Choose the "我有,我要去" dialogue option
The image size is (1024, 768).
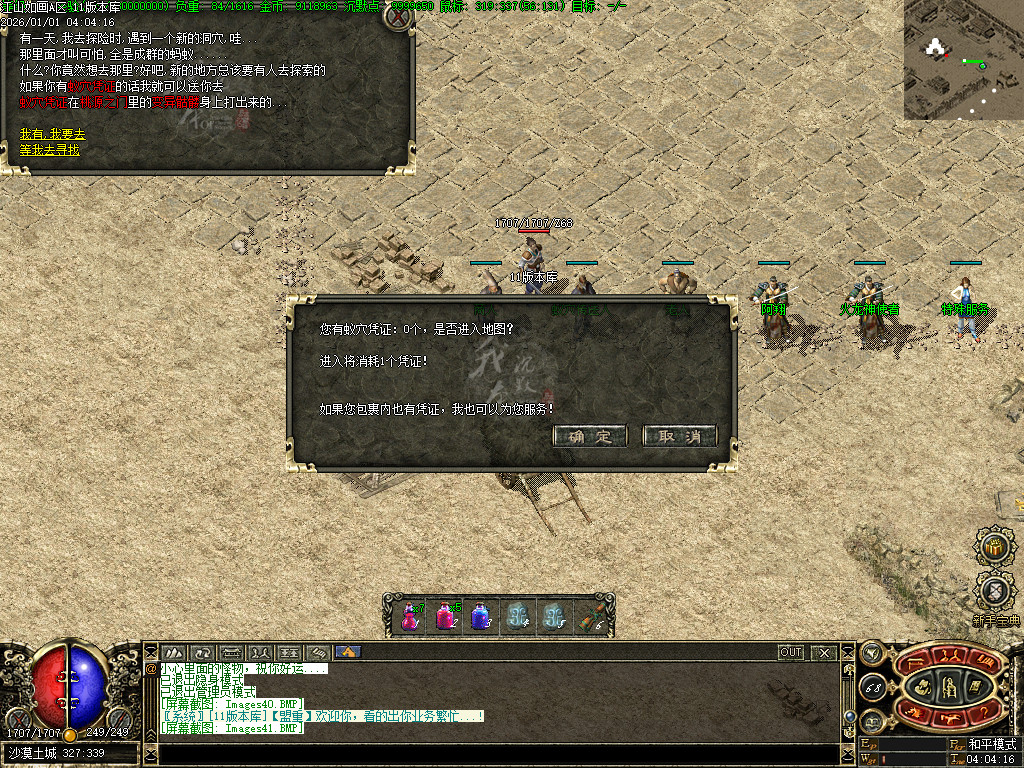click(x=53, y=134)
